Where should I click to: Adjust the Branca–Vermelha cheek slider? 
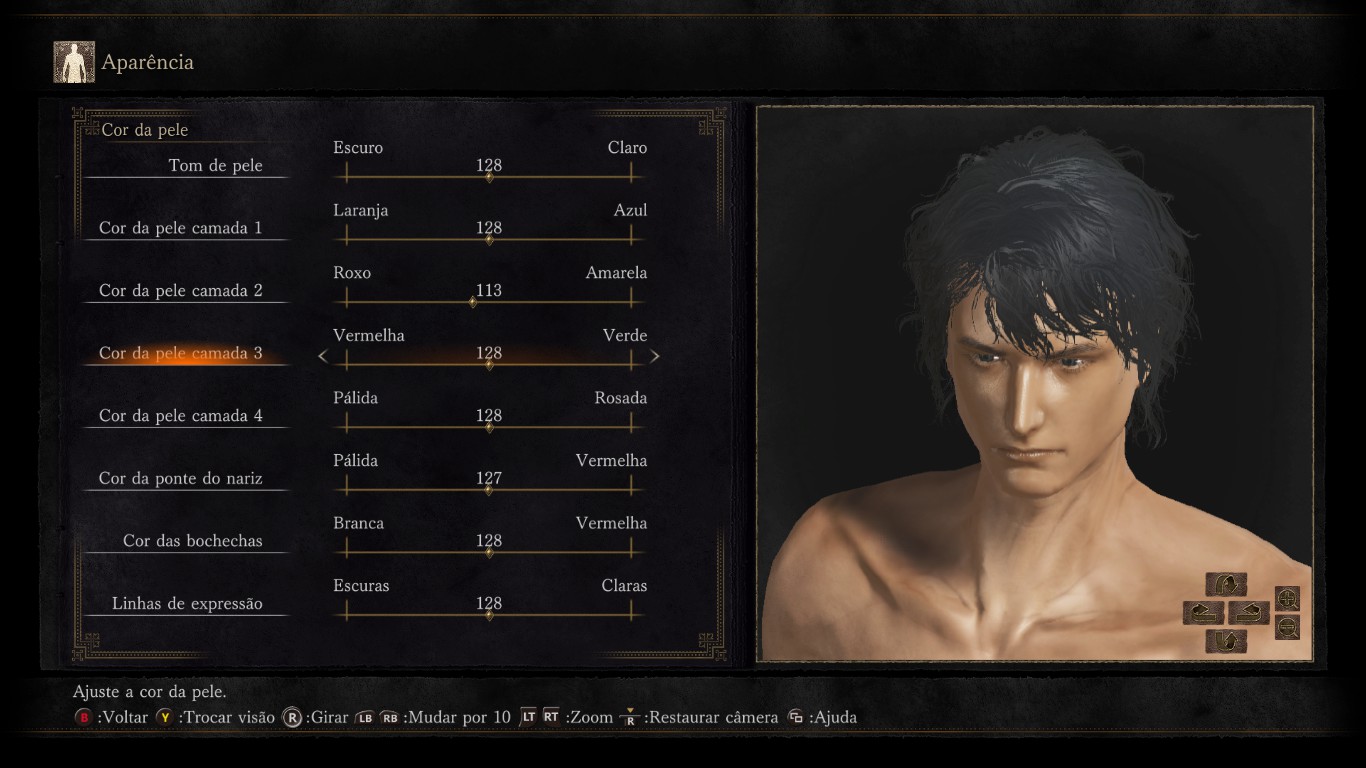[x=489, y=552]
